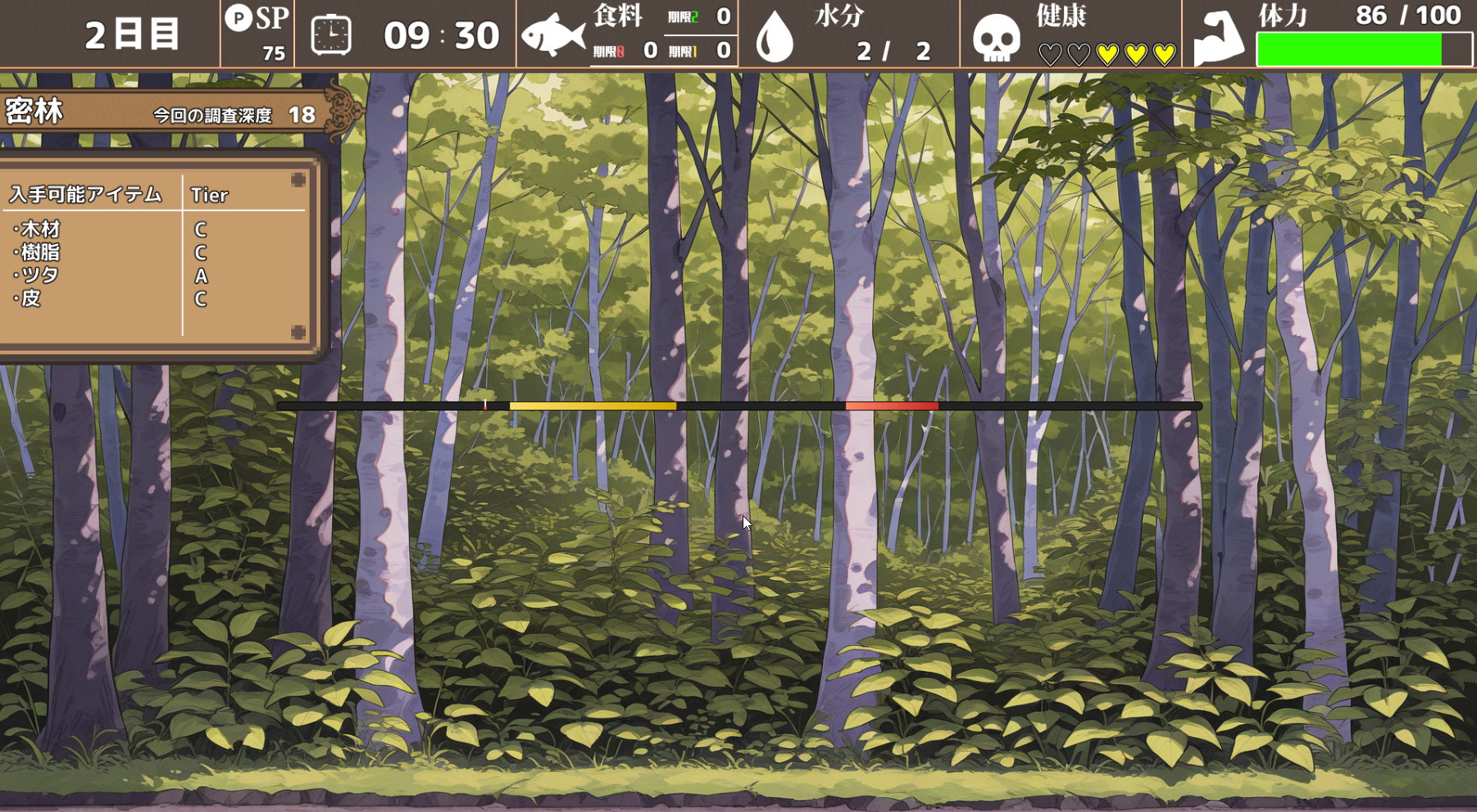Click the alarm clock icon
Image resolution: width=1477 pixels, height=812 pixels.
click(331, 35)
